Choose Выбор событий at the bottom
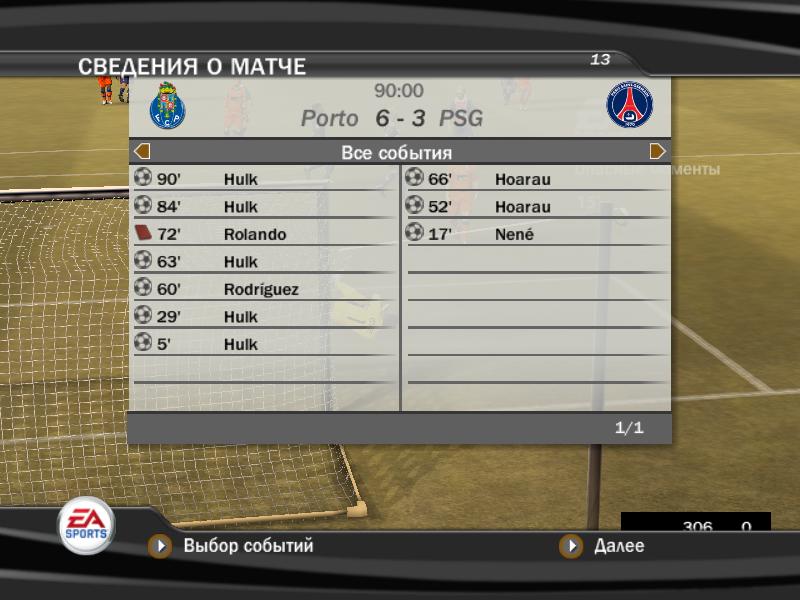The width and height of the screenshot is (800, 600). click(248, 546)
